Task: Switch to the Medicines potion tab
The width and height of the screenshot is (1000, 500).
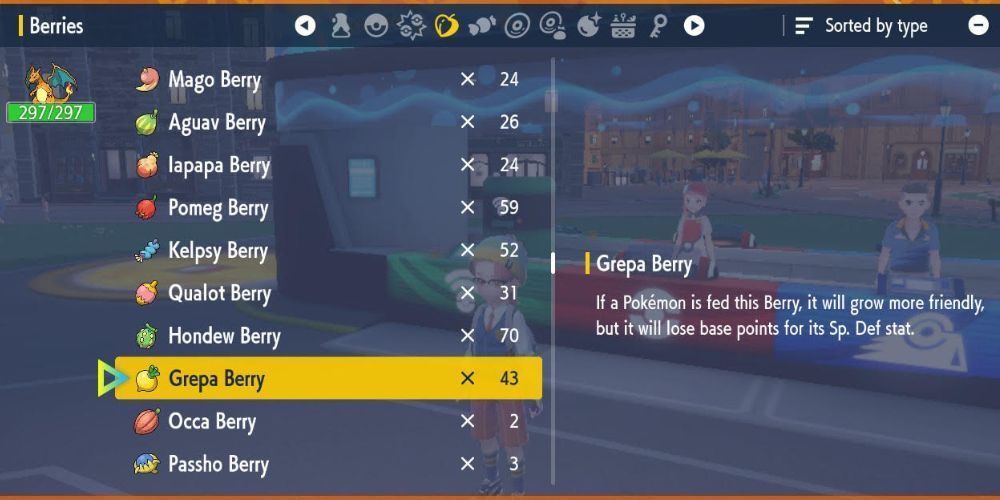Action: [x=341, y=26]
